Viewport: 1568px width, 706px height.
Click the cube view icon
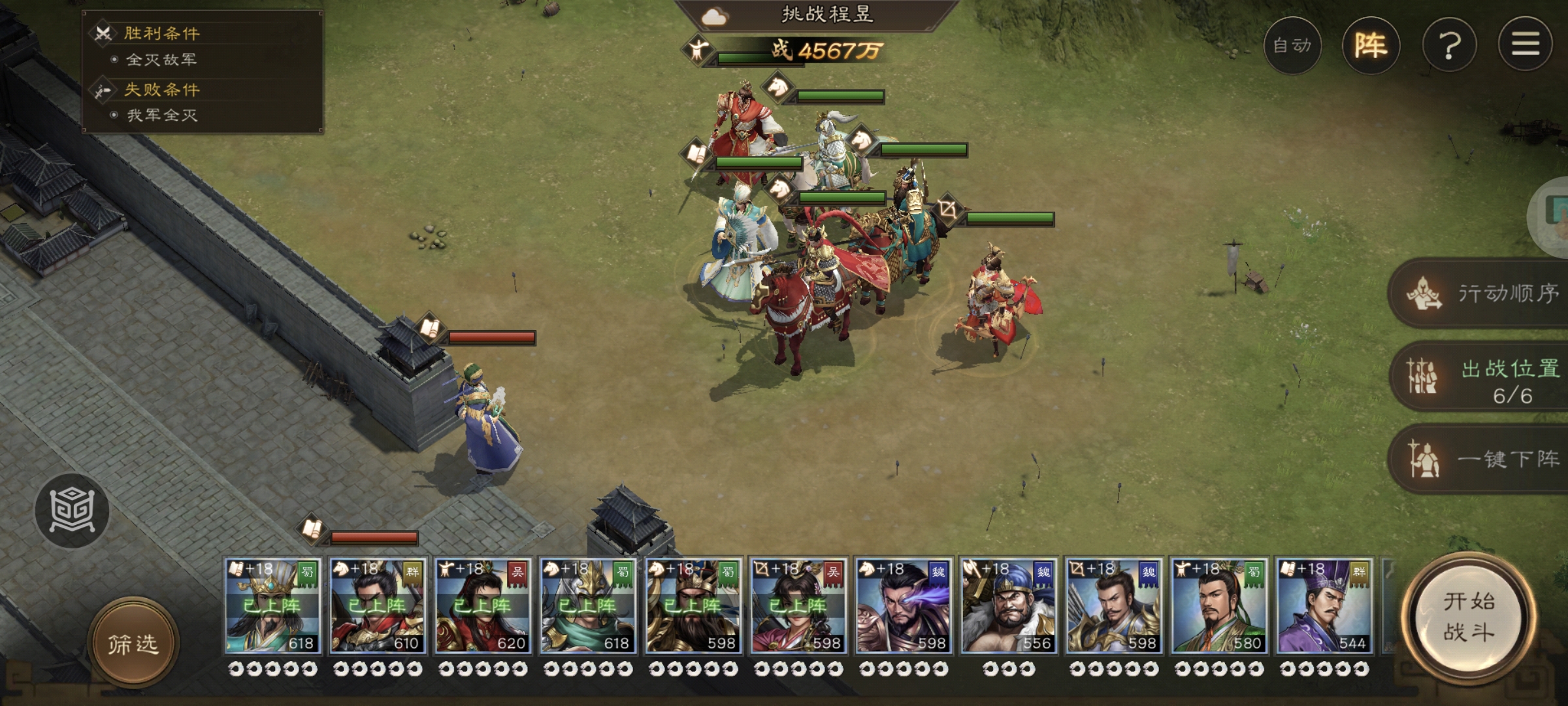(72, 511)
